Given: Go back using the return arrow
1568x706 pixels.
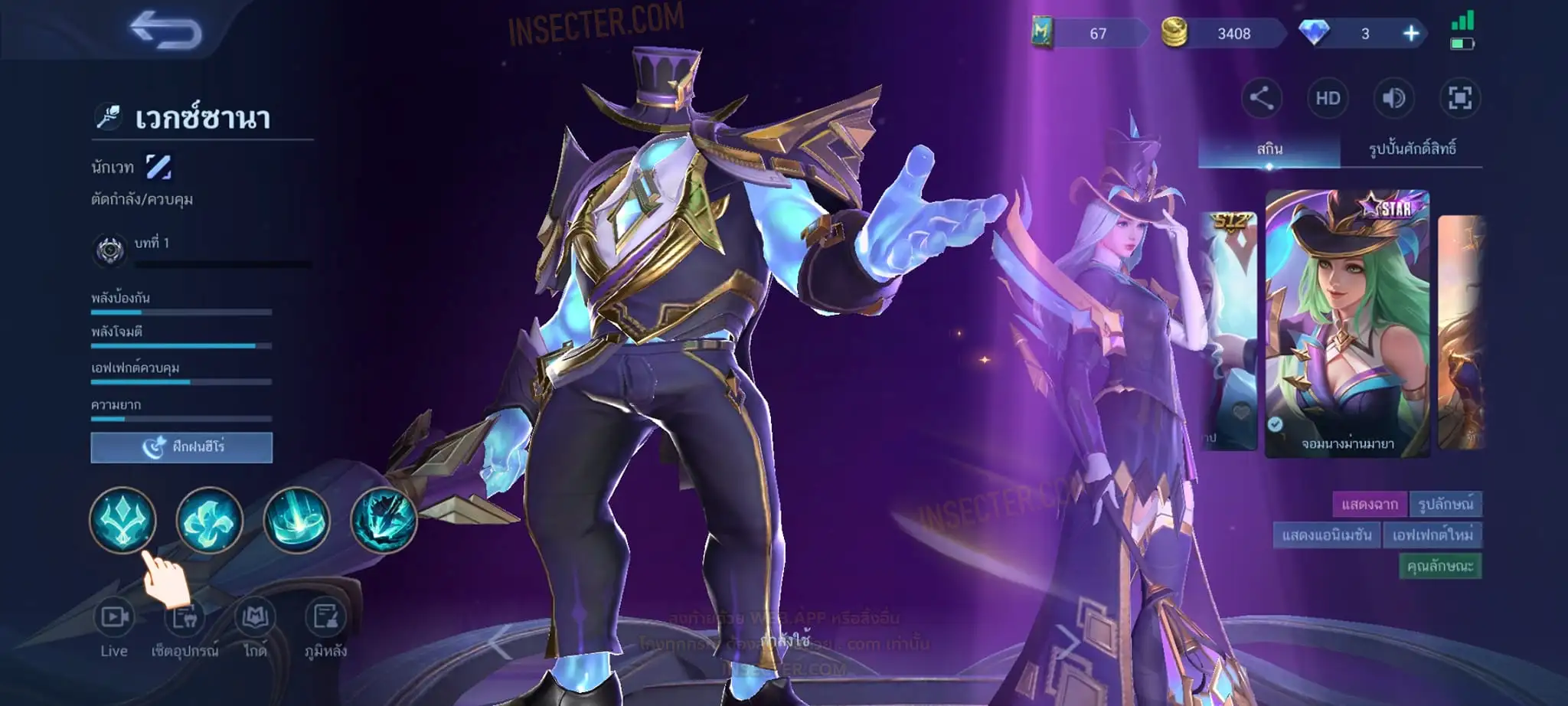Looking at the screenshot, I should (x=165, y=31).
